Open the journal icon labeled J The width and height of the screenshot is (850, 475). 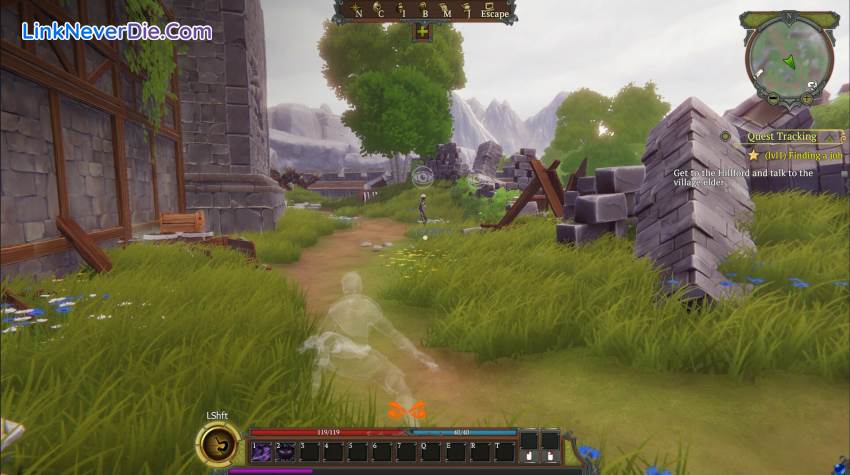point(468,12)
